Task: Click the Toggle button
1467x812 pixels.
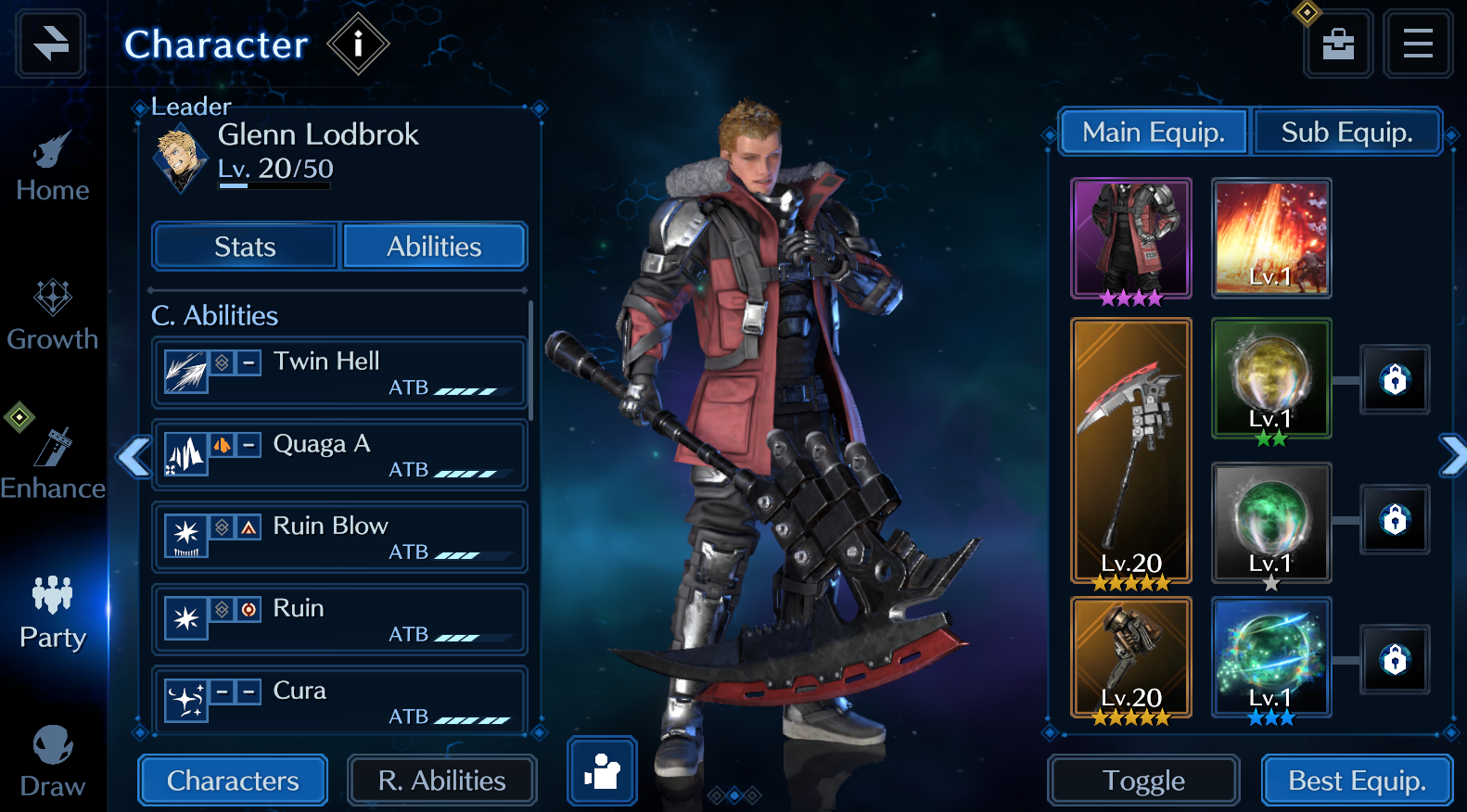Action: (x=1143, y=780)
